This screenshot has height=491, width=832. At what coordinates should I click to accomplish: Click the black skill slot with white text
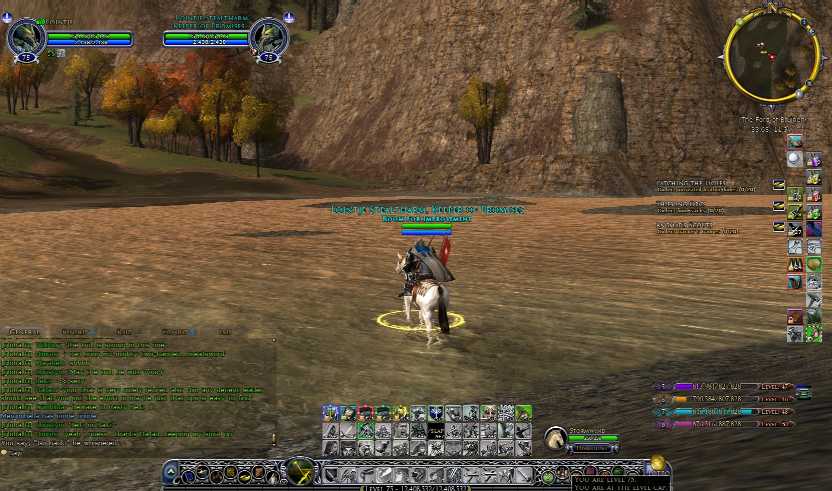(x=435, y=431)
